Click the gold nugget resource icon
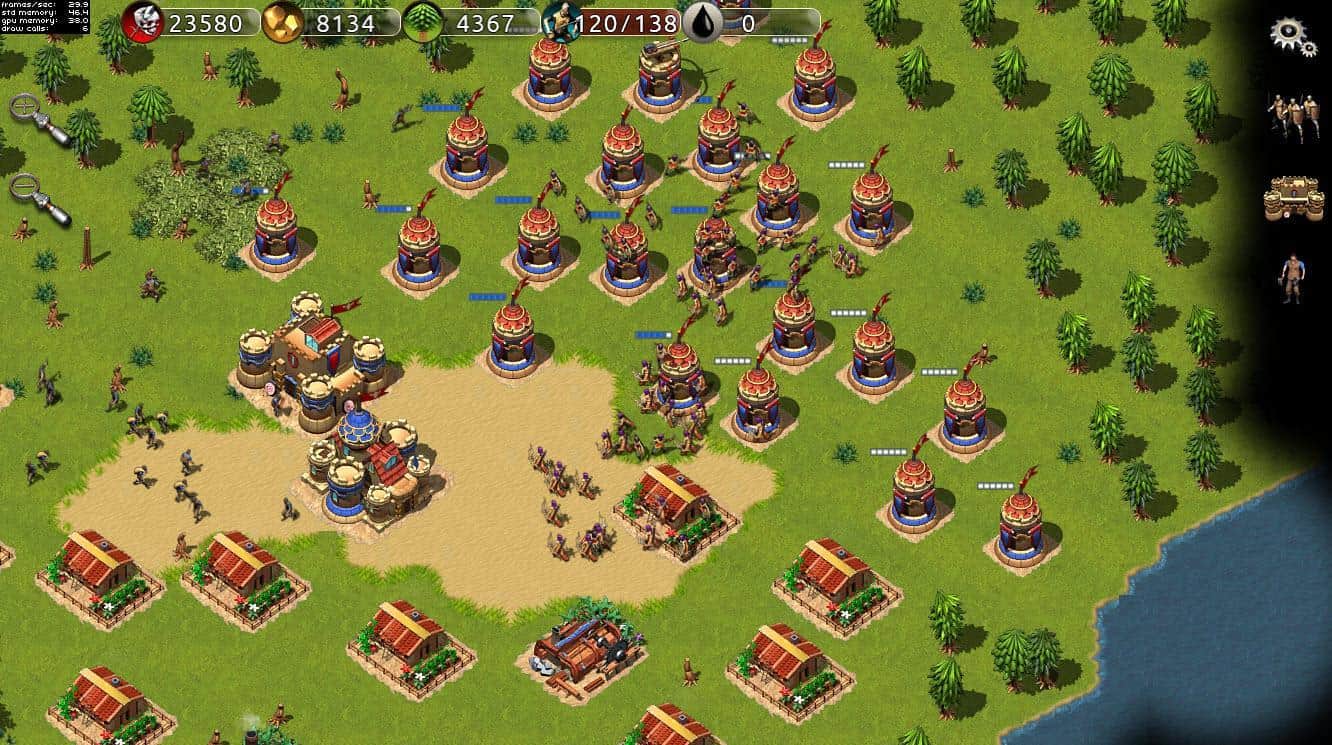This screenshot has width=1332, height=745. pyautogui.click(x=282, y=21)
